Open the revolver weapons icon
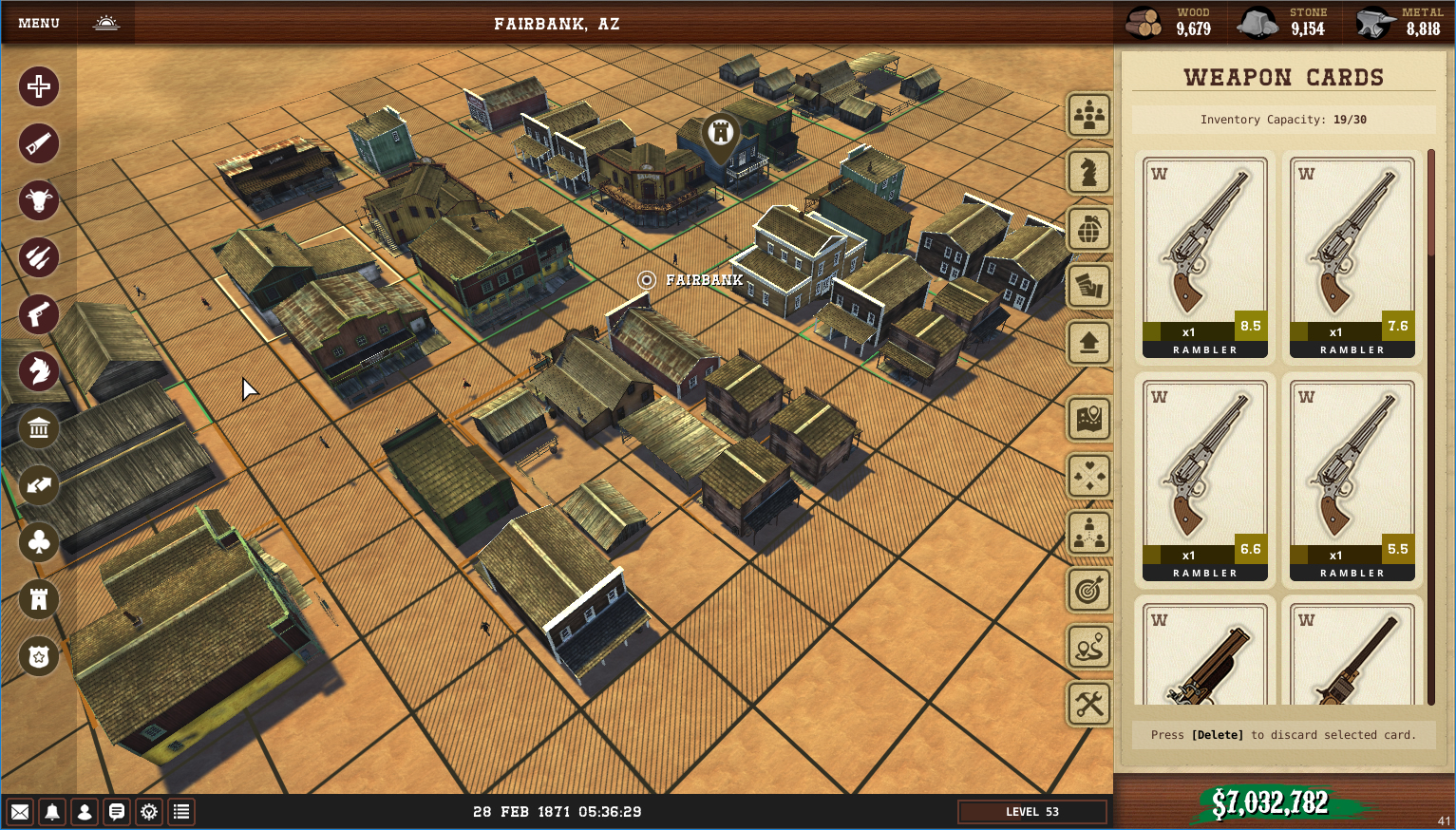 coord(39,314)
